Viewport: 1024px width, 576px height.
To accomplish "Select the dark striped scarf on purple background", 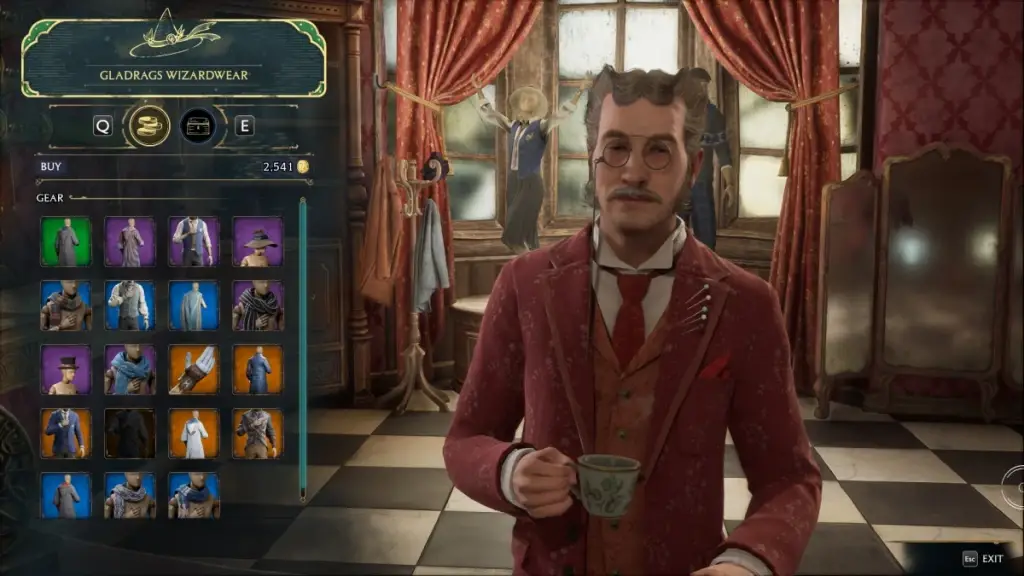I will click(258, 306).
